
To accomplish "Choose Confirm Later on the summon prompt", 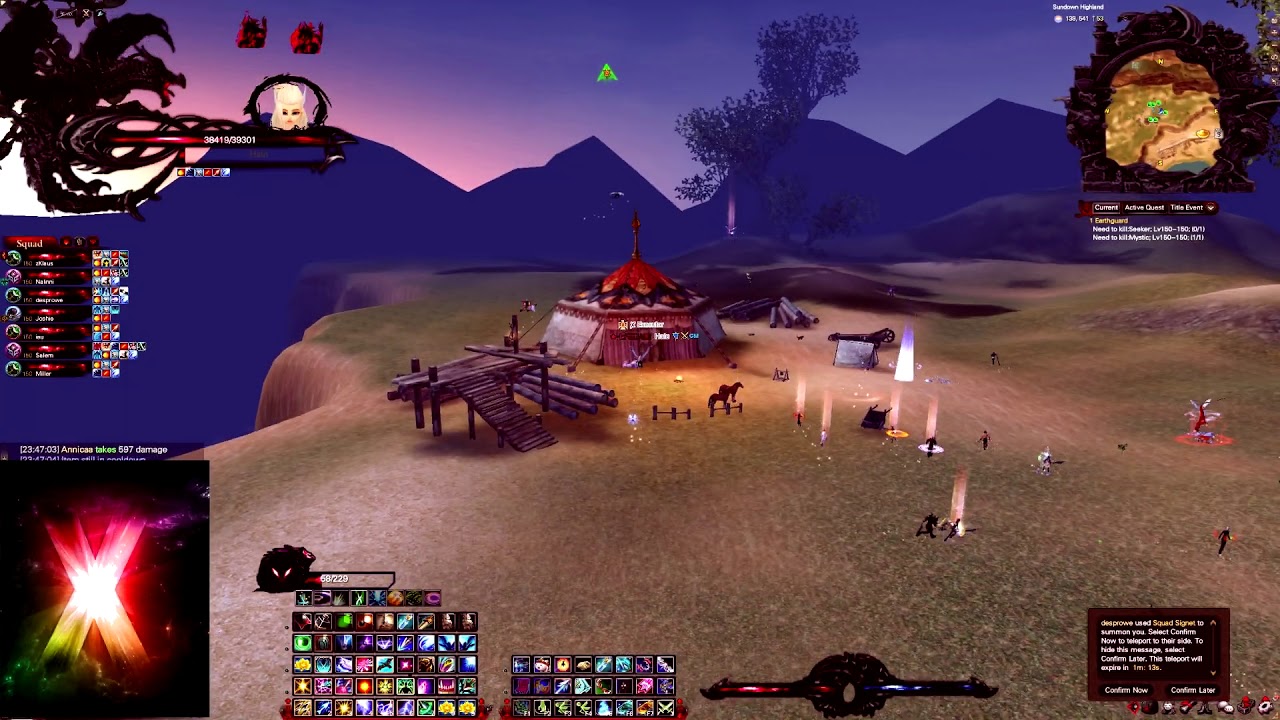I will (x=1192, y=690).
